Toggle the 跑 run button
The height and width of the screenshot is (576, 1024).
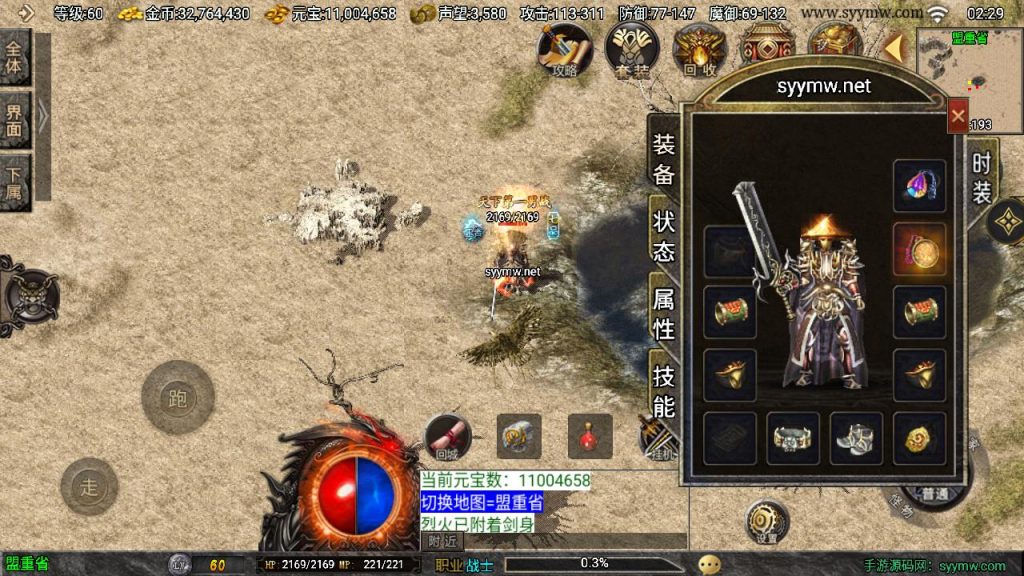point(178,398)
